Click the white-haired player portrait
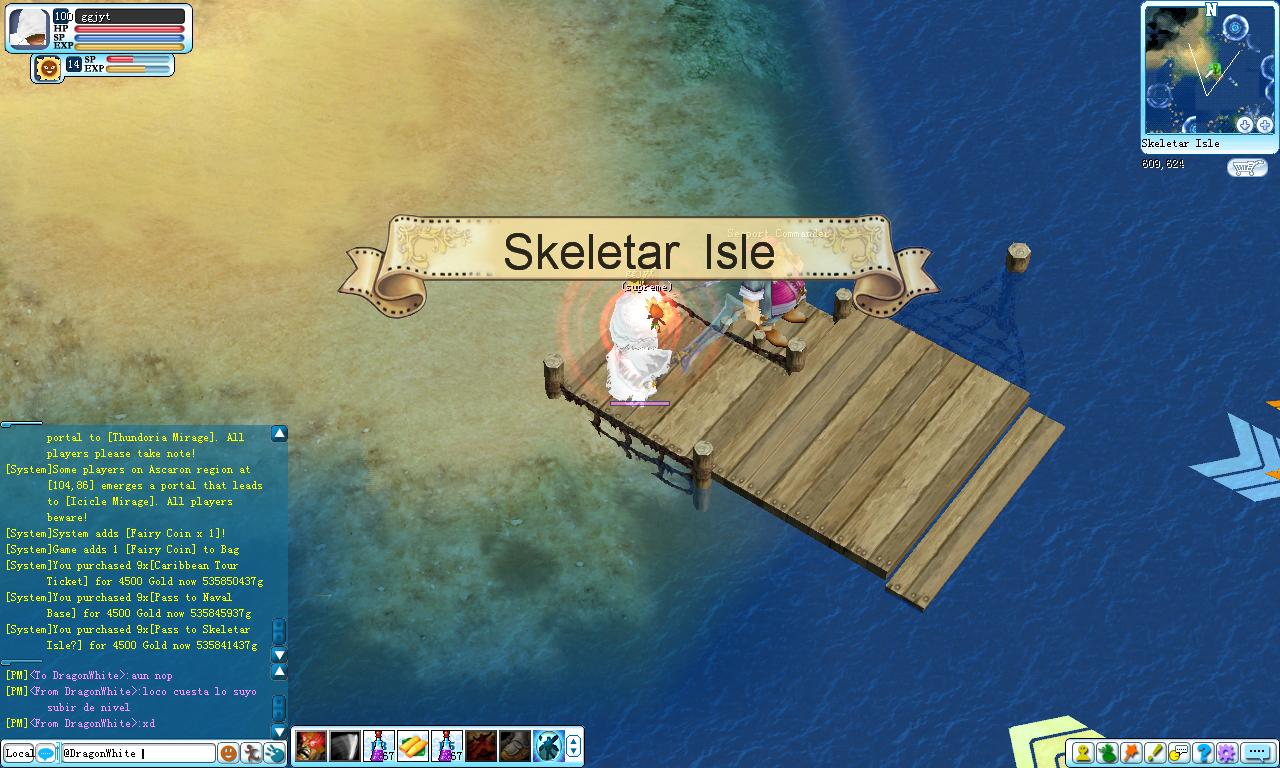The width and height of the screenshot is (1280, 768). point(28,28)
